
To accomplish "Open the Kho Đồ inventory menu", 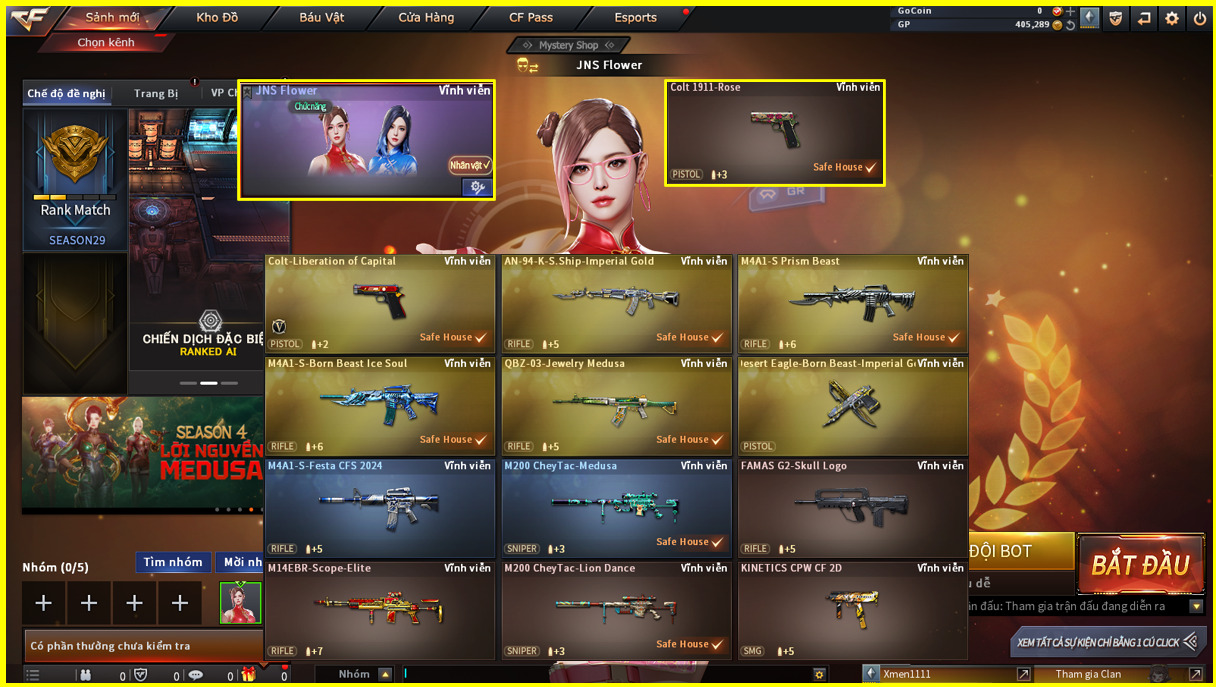I will pos(217,18).
